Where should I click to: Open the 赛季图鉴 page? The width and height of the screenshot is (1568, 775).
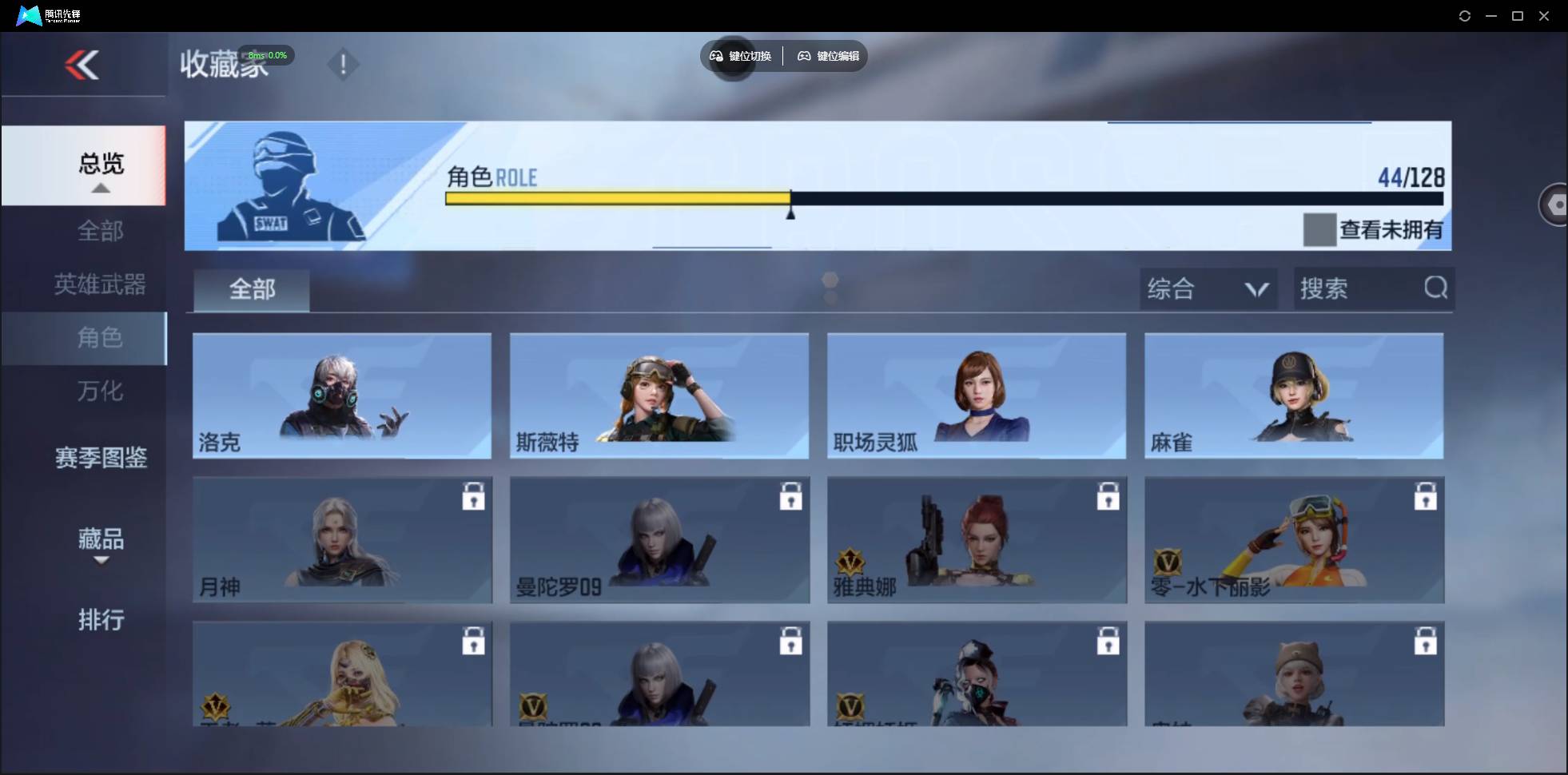coord(100,456)
